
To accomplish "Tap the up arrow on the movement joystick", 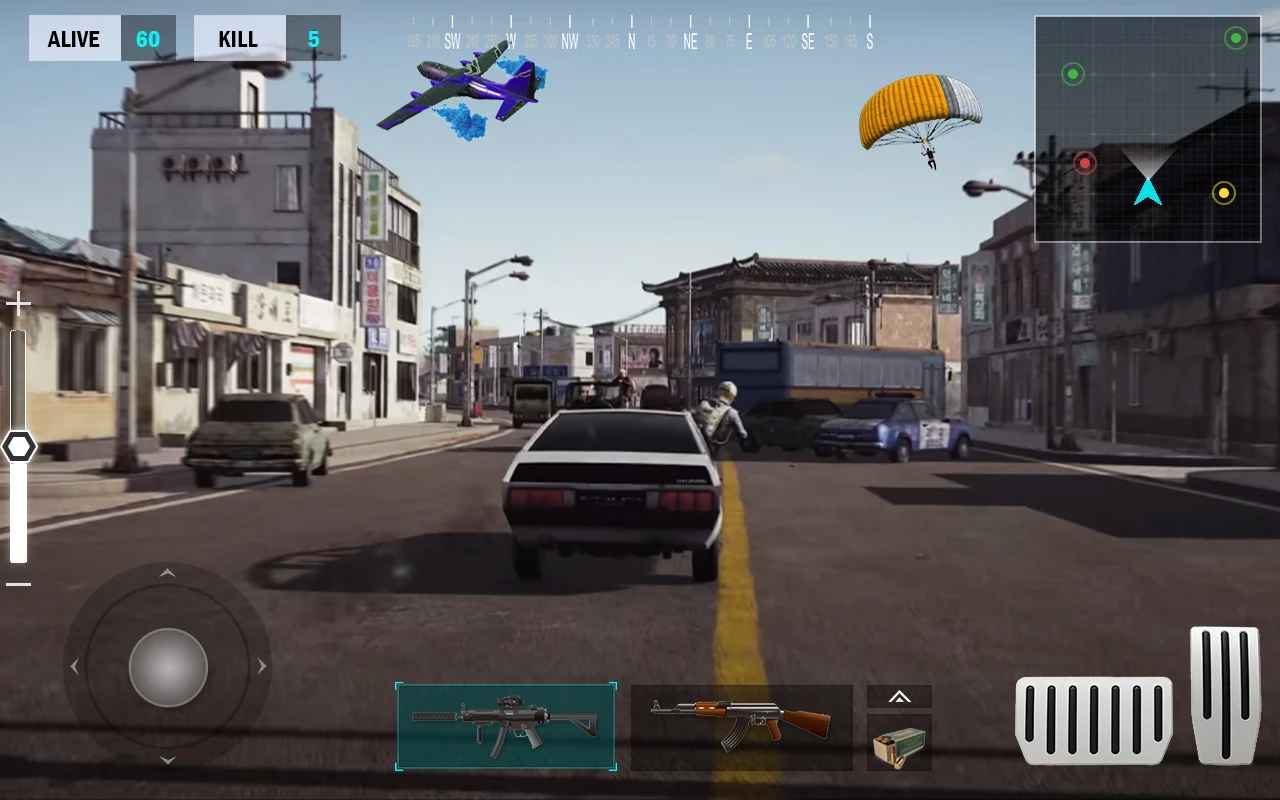I will coord(167,574).
